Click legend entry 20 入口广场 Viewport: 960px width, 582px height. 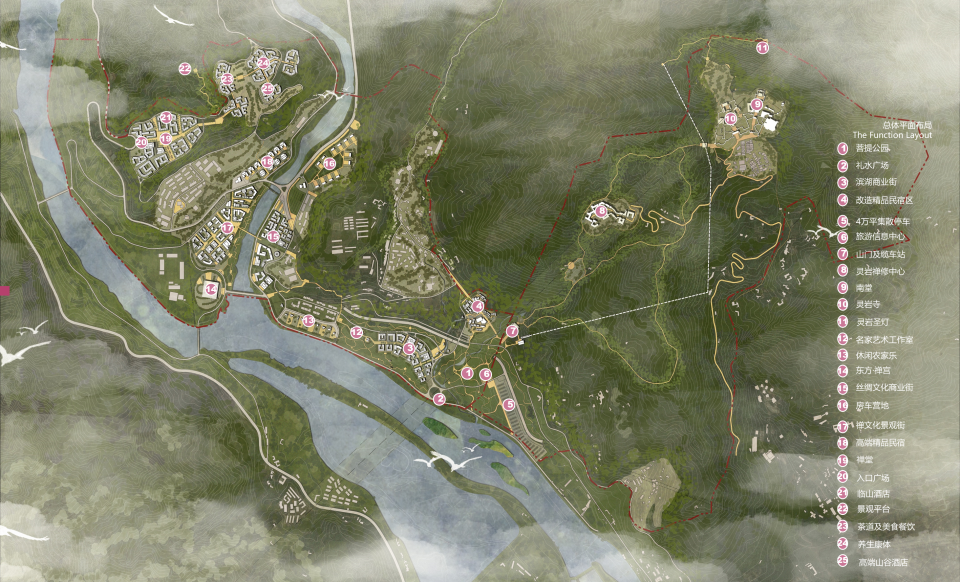873,477
